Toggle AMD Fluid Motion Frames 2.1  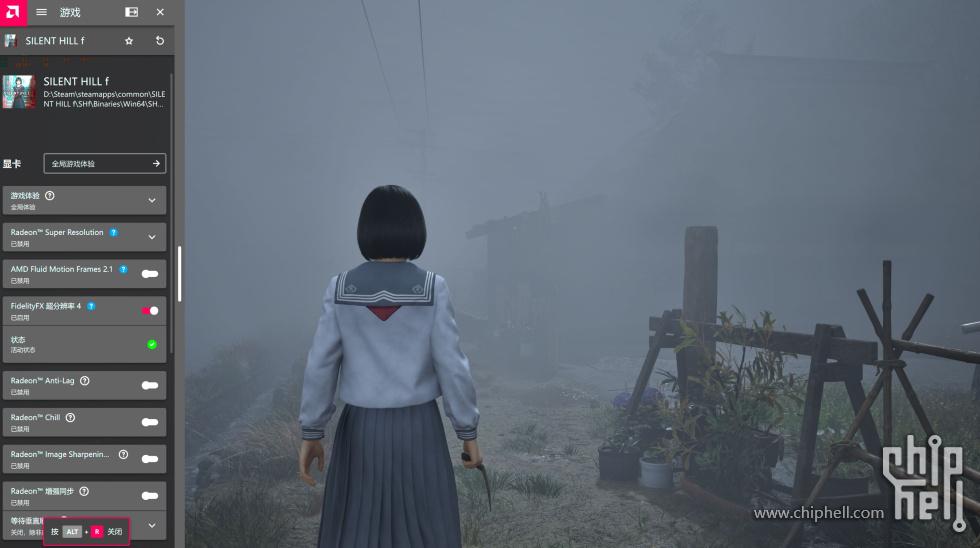pos(150,273)
